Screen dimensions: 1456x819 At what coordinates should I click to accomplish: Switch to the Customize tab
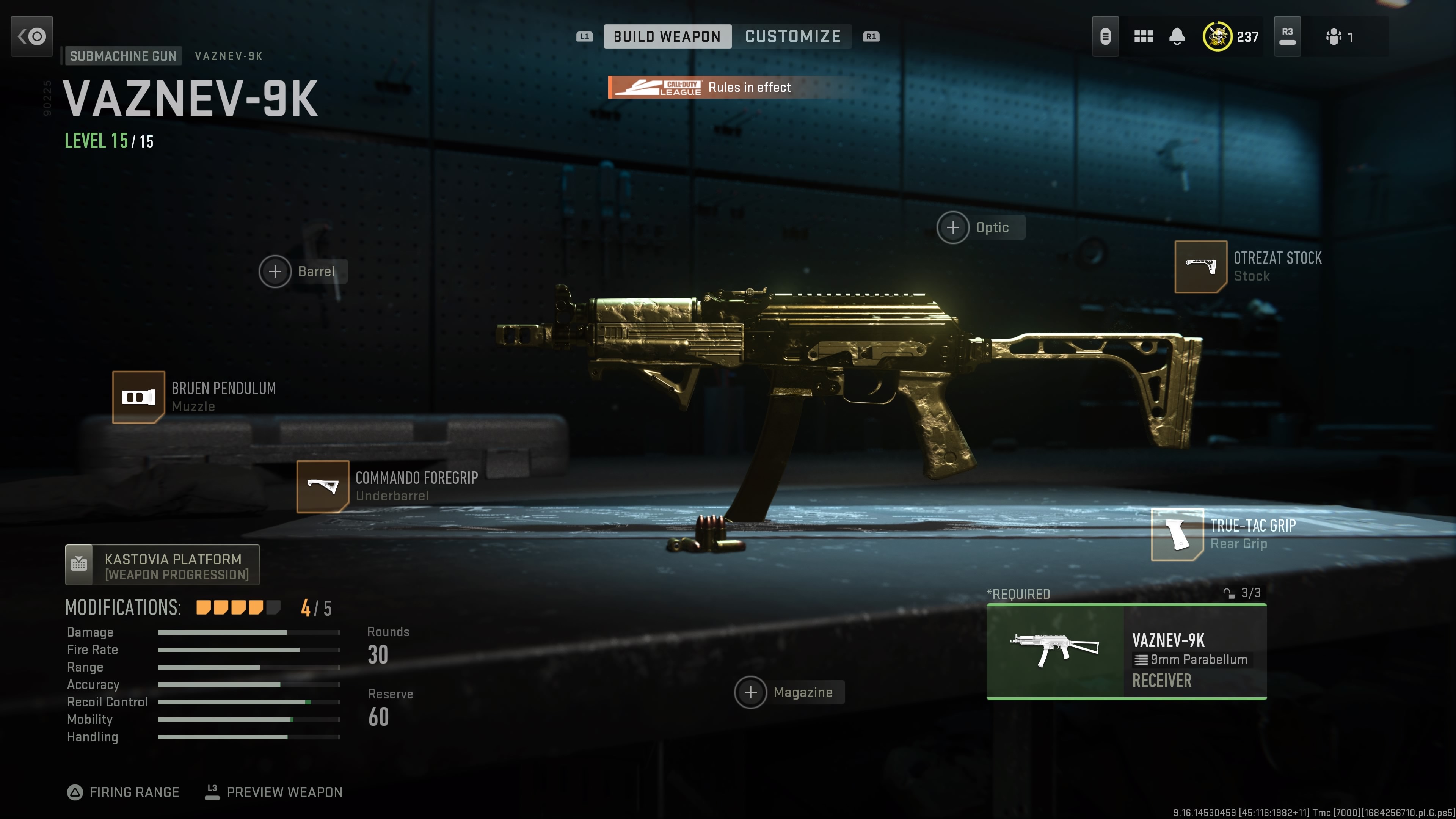pos(792,37)
